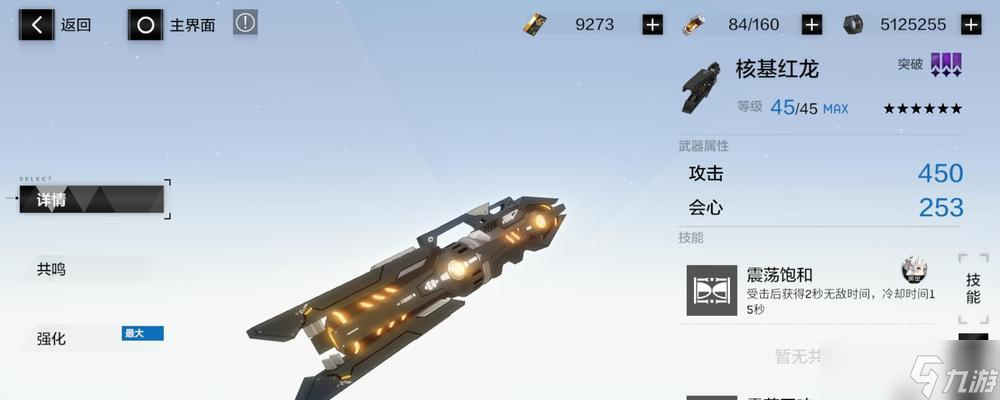The image size is (1000, 400).
Task: Select the 技能 side tab
Action: pyautogui.click(x=973, y=288)
